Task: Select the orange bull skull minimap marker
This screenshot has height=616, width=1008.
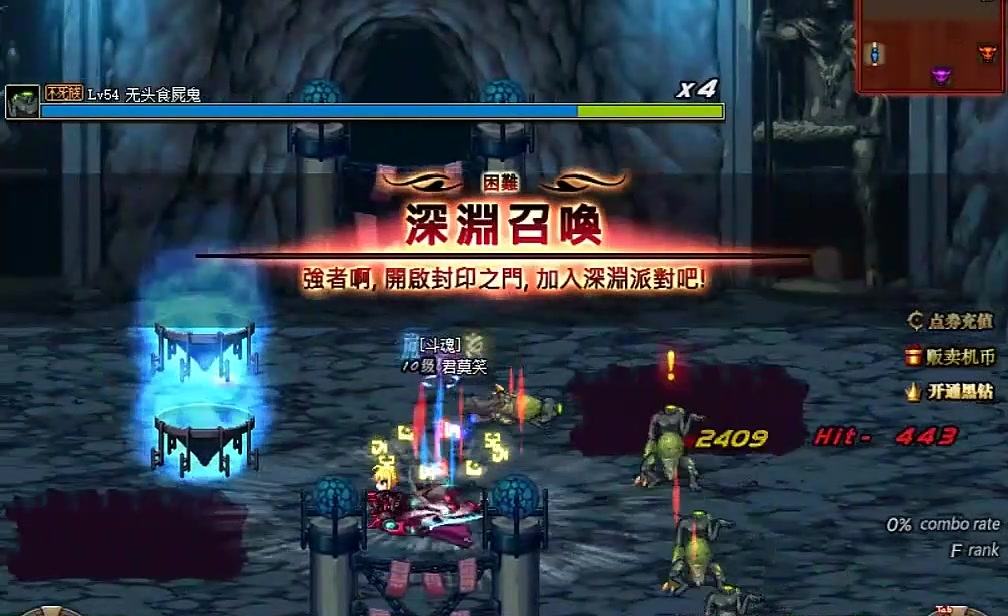Action: (989, 53)
